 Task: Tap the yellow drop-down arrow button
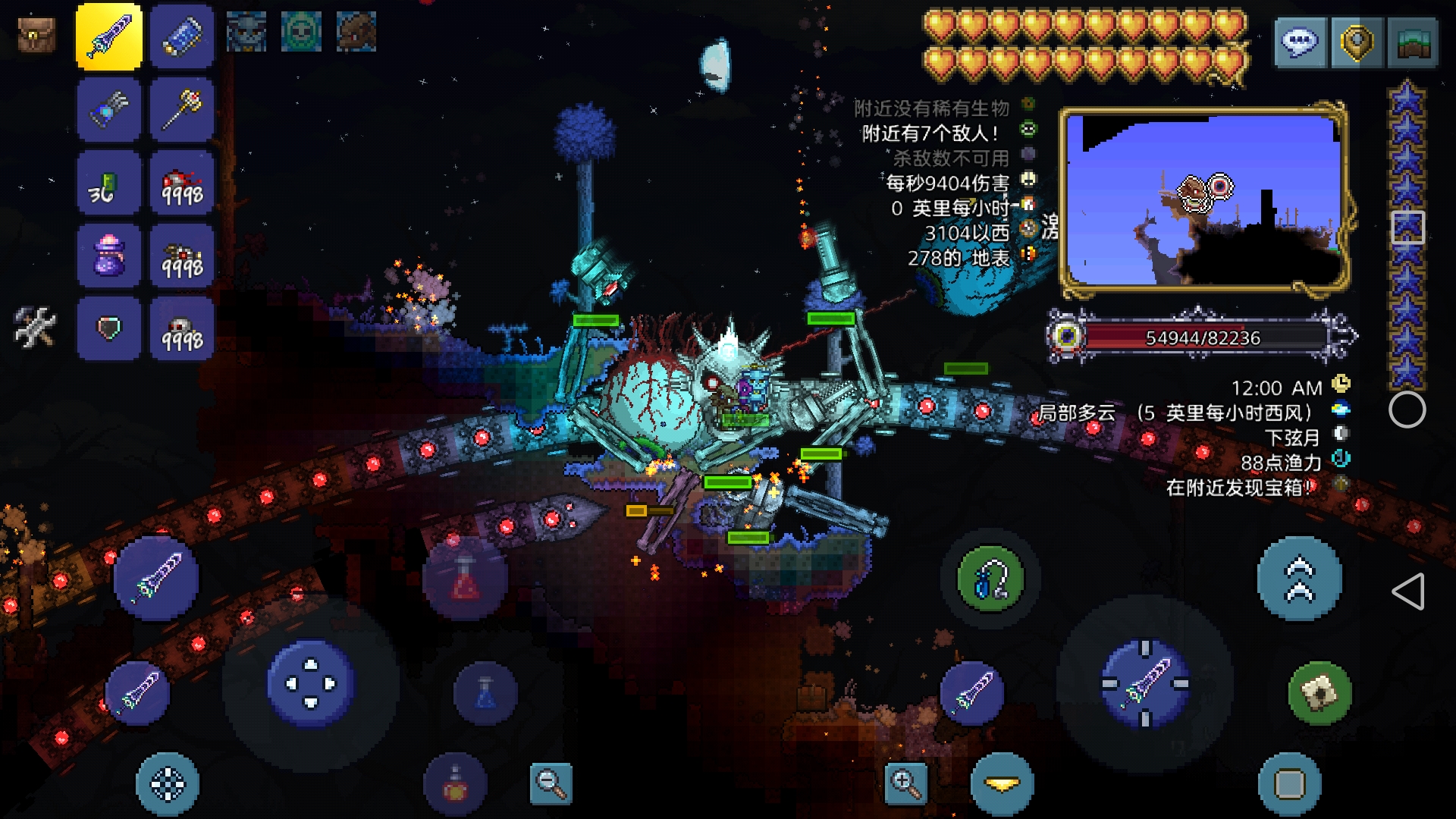click(1002, 784)
